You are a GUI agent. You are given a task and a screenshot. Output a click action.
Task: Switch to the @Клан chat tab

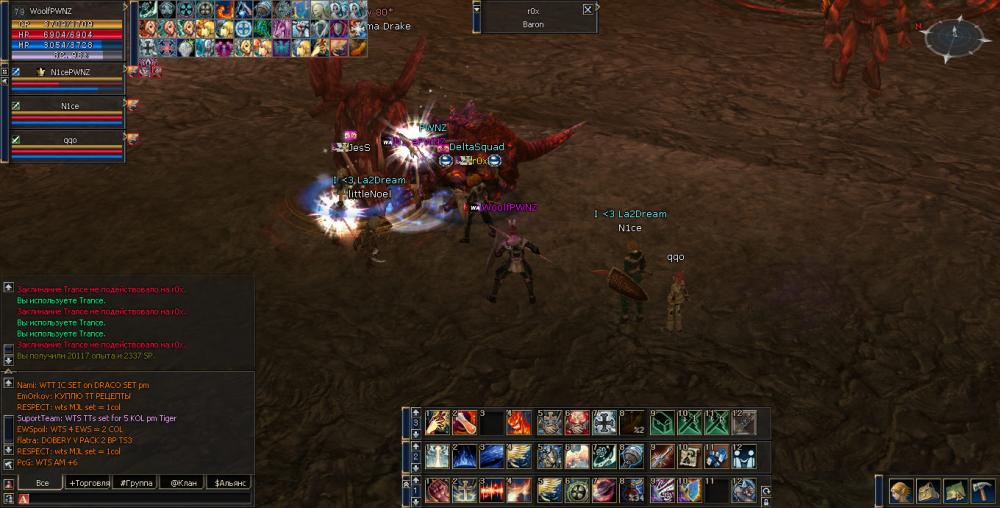pos(181,483)
